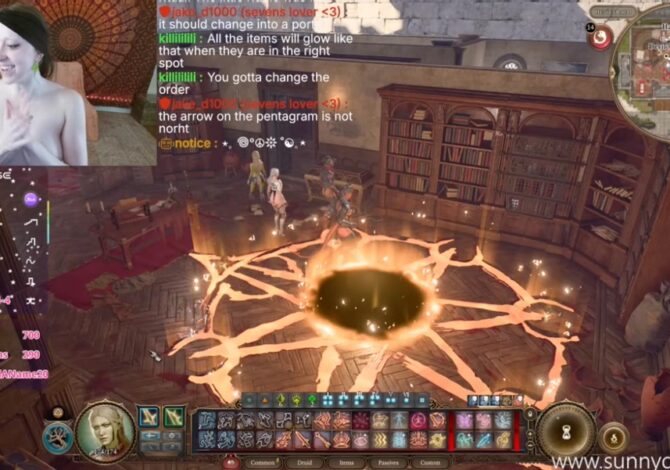Select the ranged weapon set icon
Screen dimensions: 670x470
(174, 417)
